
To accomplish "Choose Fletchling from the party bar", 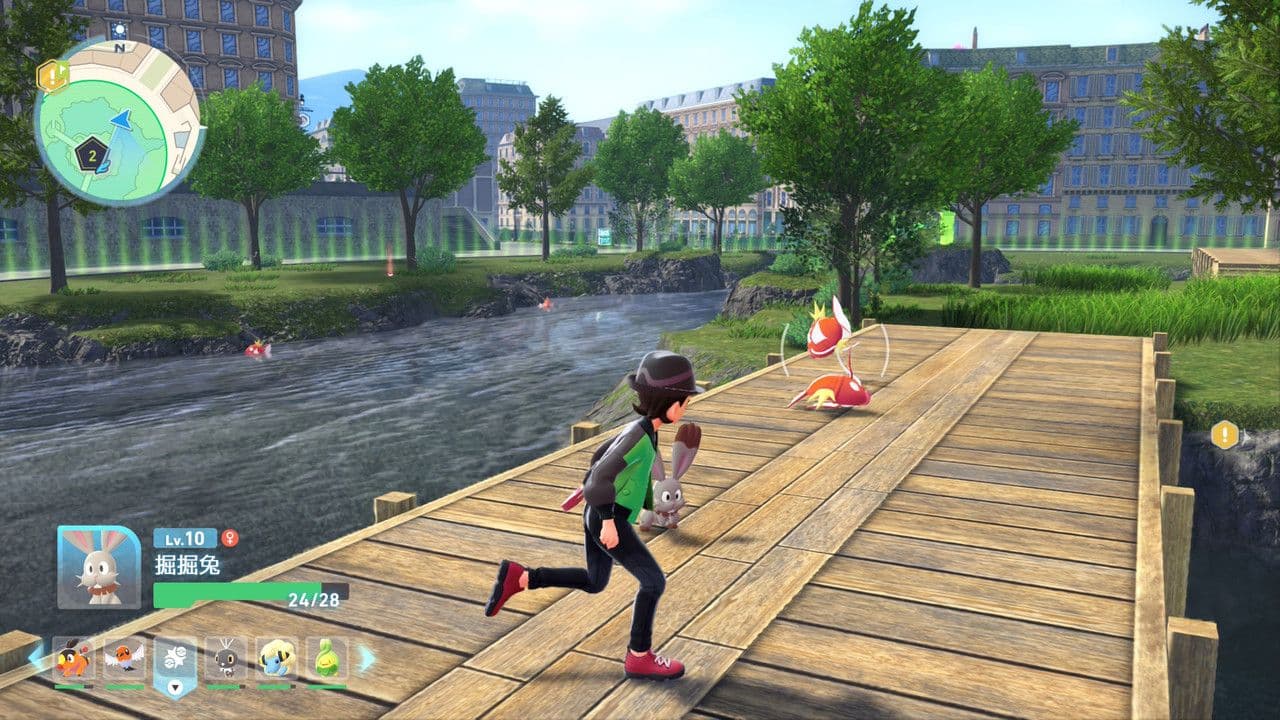I will (x=124, y=658).
